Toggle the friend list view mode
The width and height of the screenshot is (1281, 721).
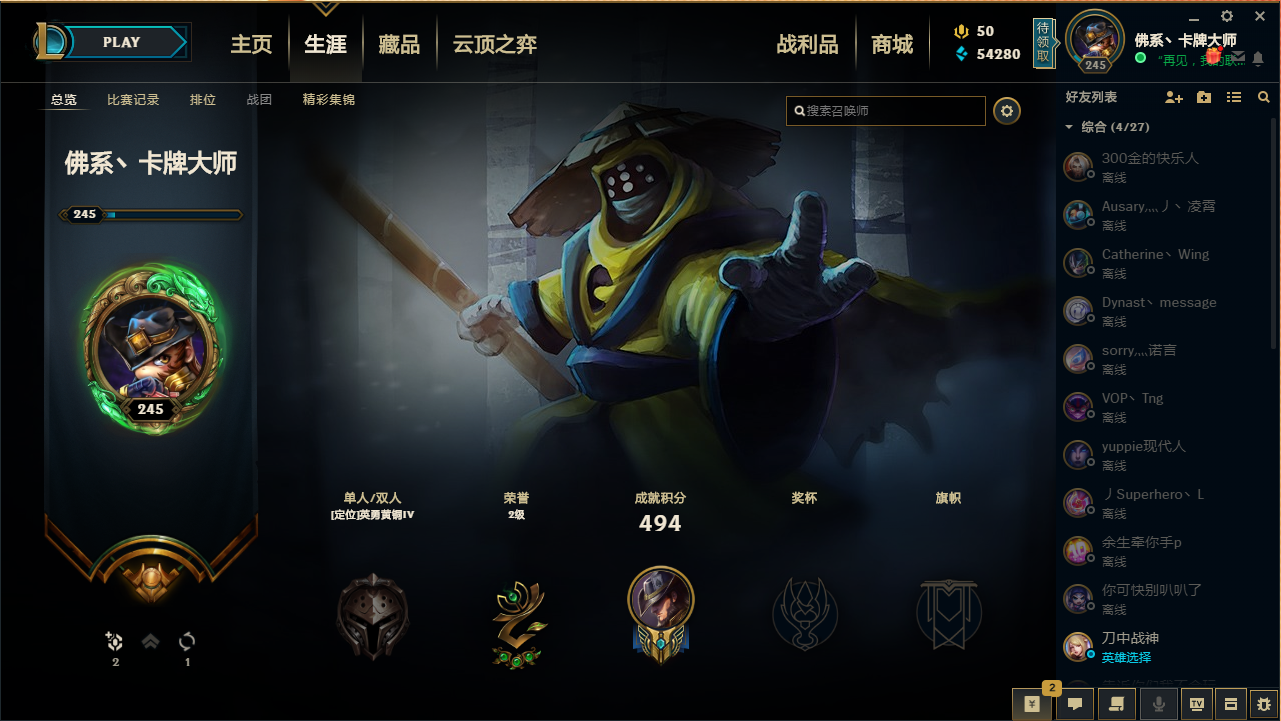tap(1233, 97)
